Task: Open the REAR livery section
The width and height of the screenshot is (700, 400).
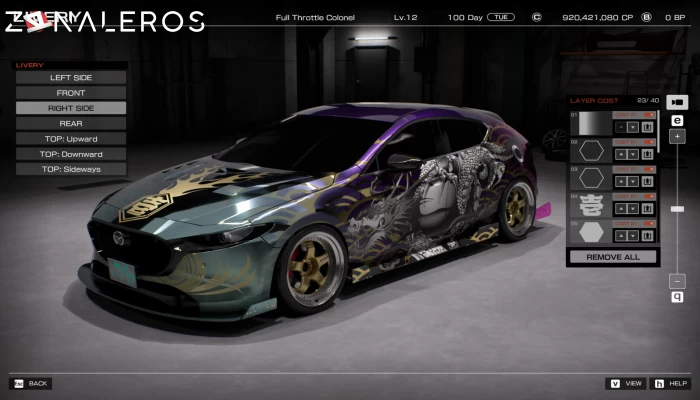Action: pyautogui.click(x=70, y=123)
